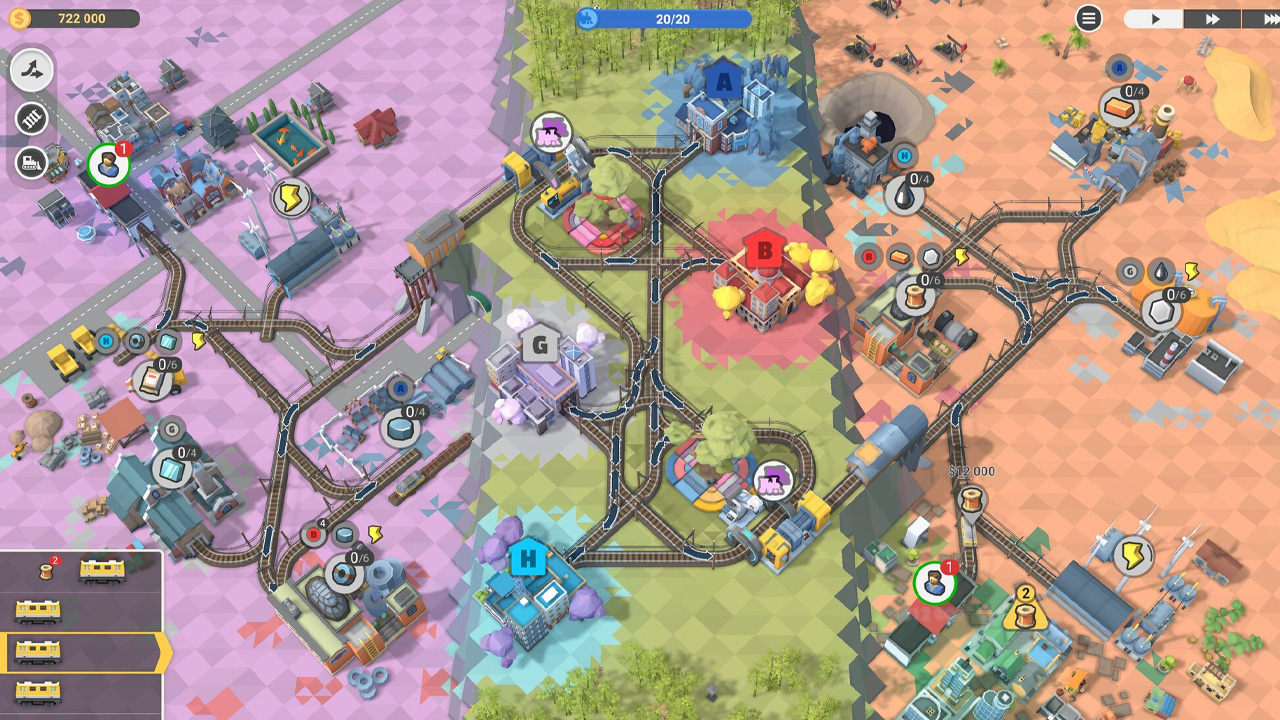Activate the bulldozer demolish tool

click(x=32, y=161)
